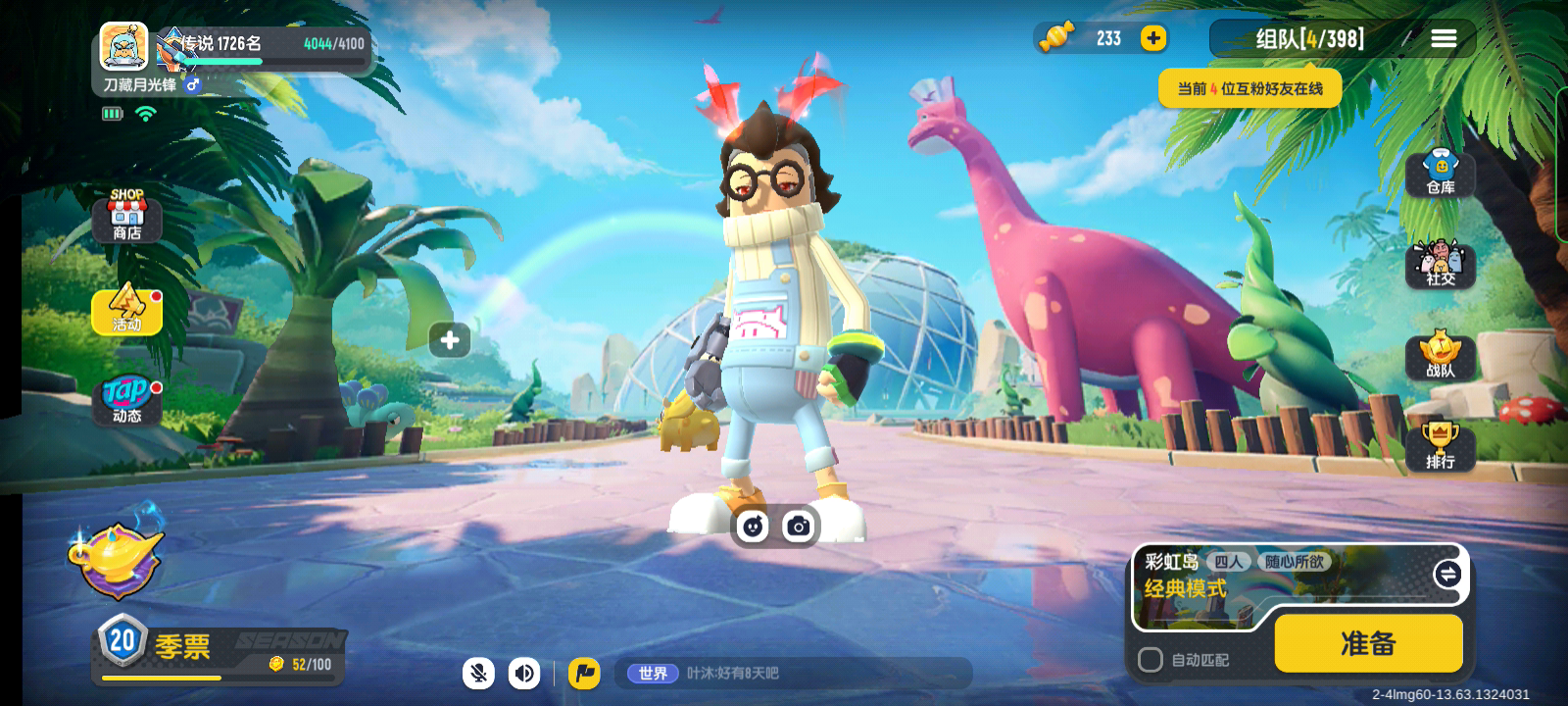Image resolution: width=1568 pixels, height=706 pixels.
Task: View the 排行 leaderboard
Action: point(1440,446)
